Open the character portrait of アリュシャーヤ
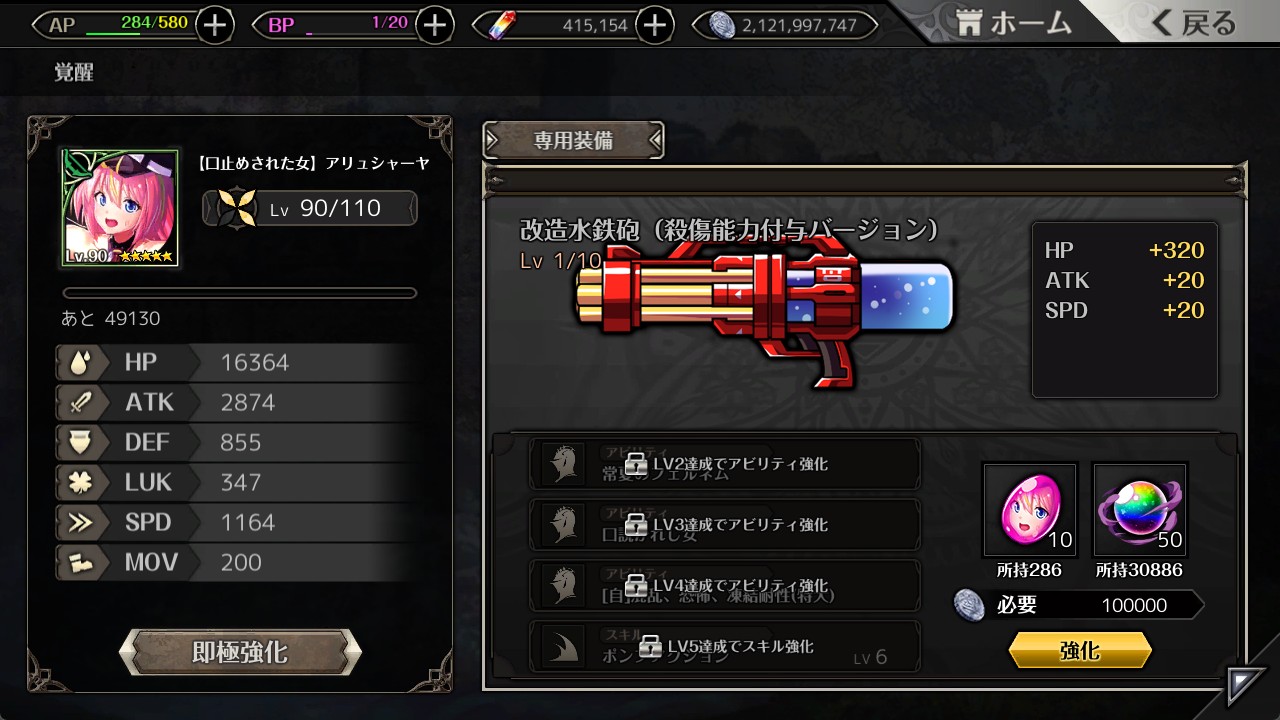1280x720 pixels. [x=120, y=208]
